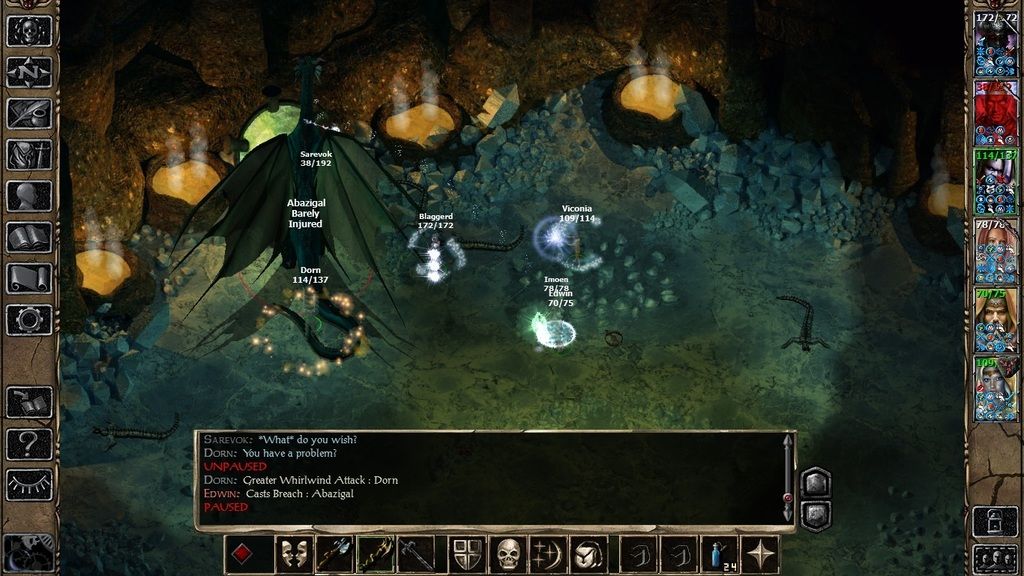Viewport: 1024px width, 576px height.
Task: Open the priest scroll button
Action: (29, 278)
